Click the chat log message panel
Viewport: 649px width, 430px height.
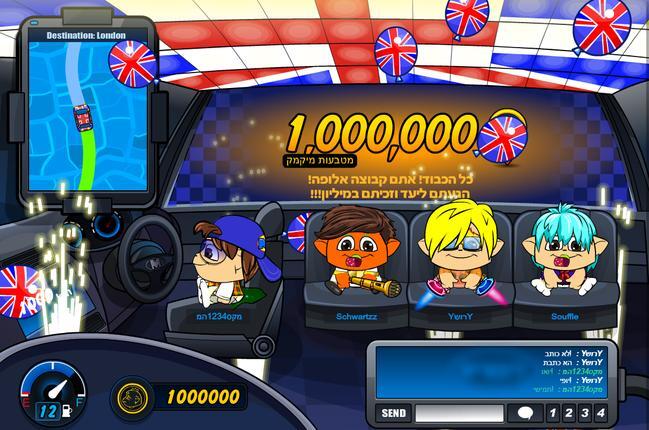[494, 373]
